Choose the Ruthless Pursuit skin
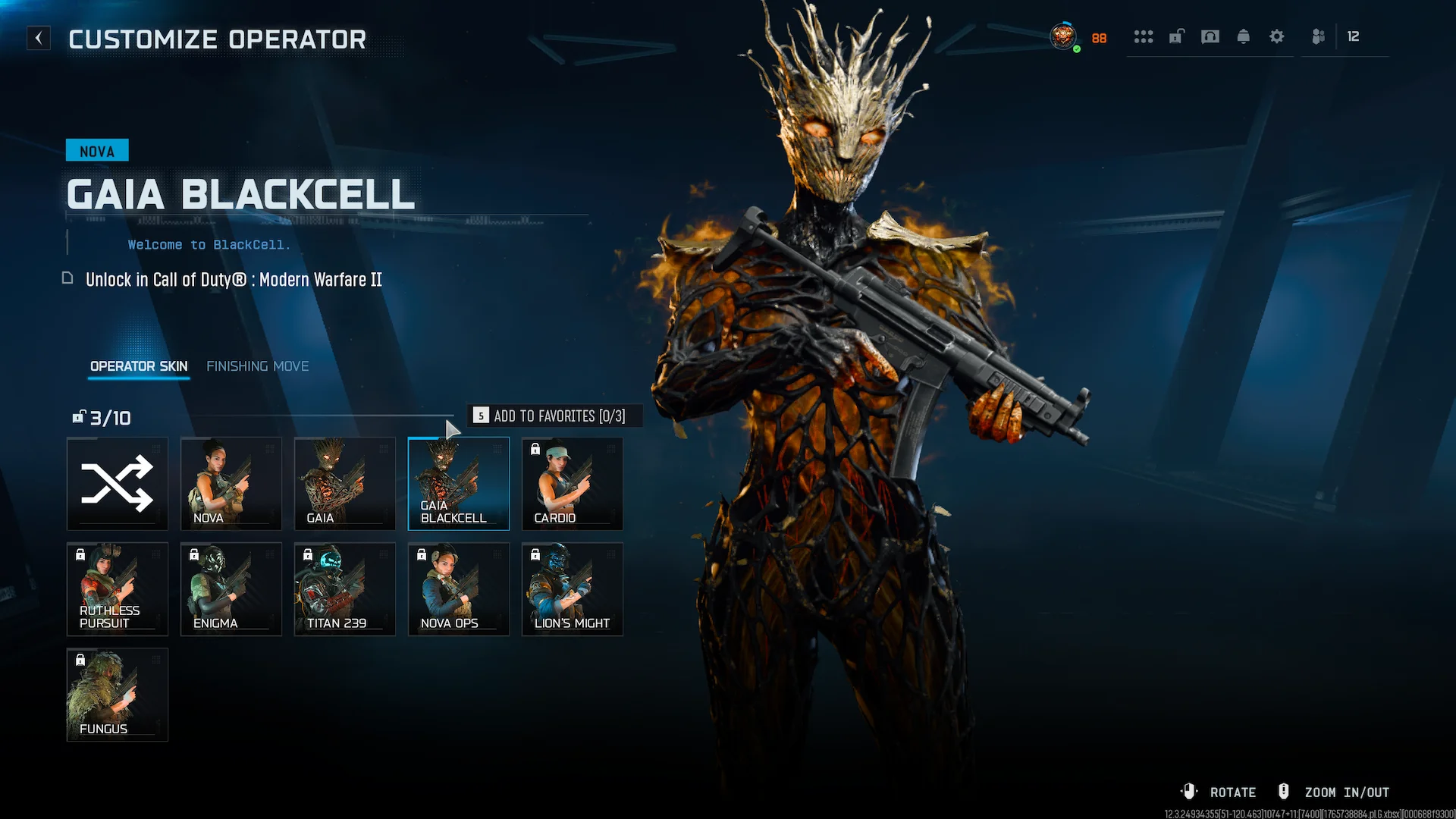Screen dimensions: 1456x819 click(118, 589)
